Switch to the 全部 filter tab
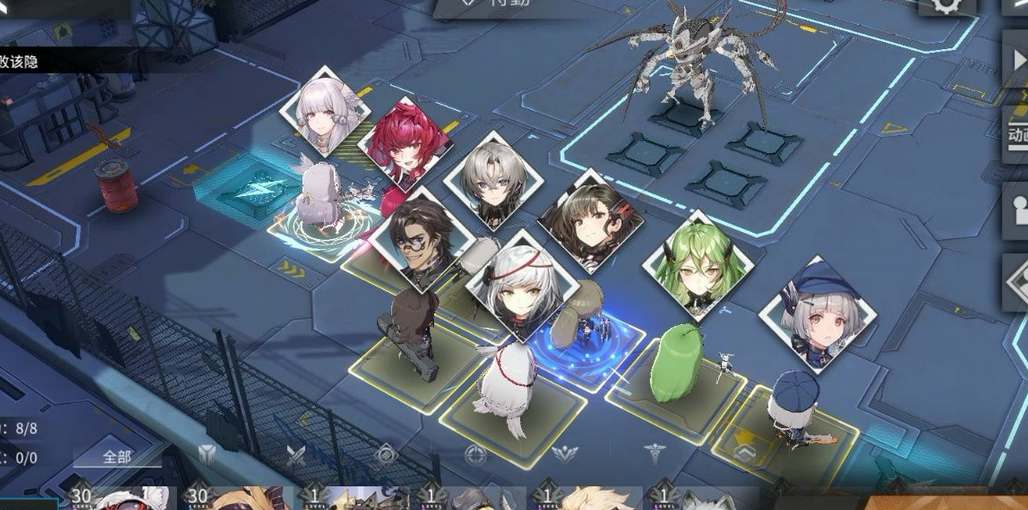Image resolution: width=1028 pixels, height=510 pixels. 116,456
